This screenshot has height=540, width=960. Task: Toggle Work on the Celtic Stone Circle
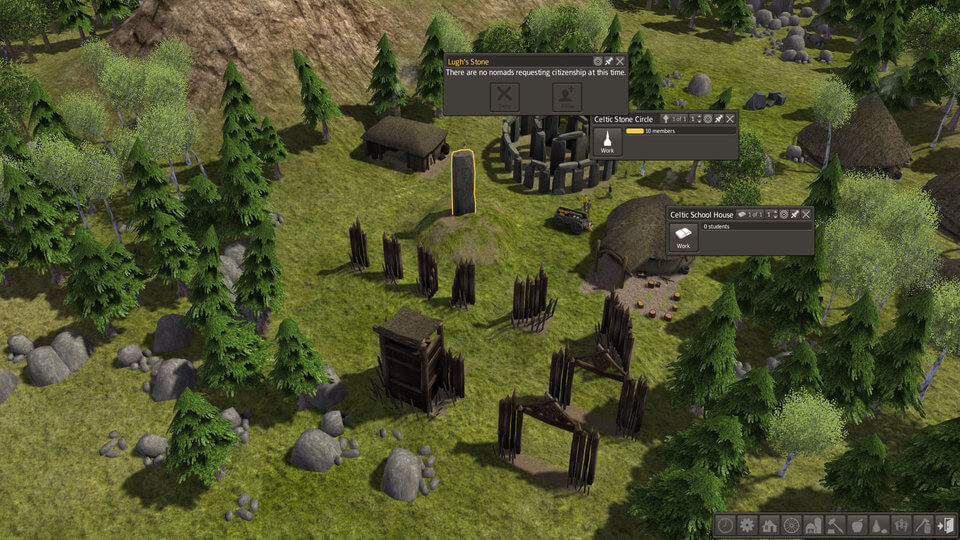(607, 141)
